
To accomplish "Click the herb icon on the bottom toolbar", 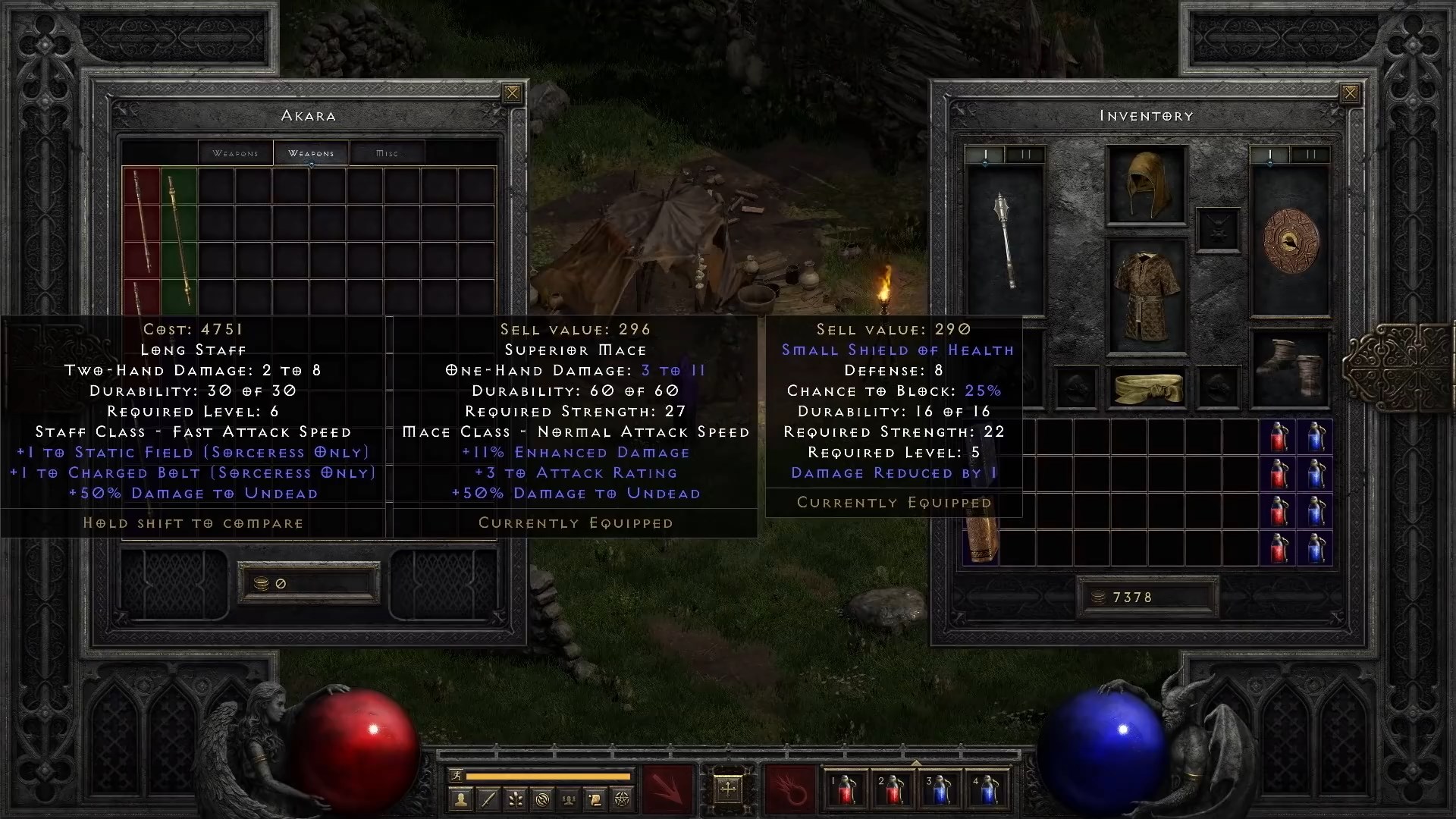I will click(x=514, y=799).
